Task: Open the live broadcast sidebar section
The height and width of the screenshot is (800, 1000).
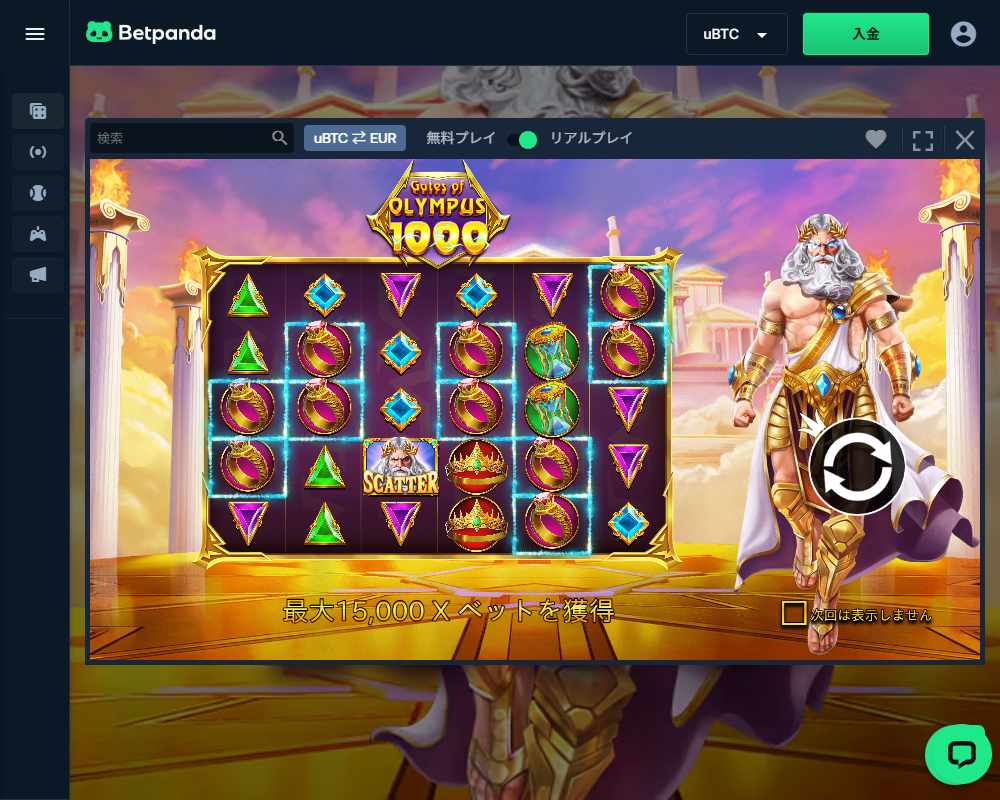Action: [38, 152]
